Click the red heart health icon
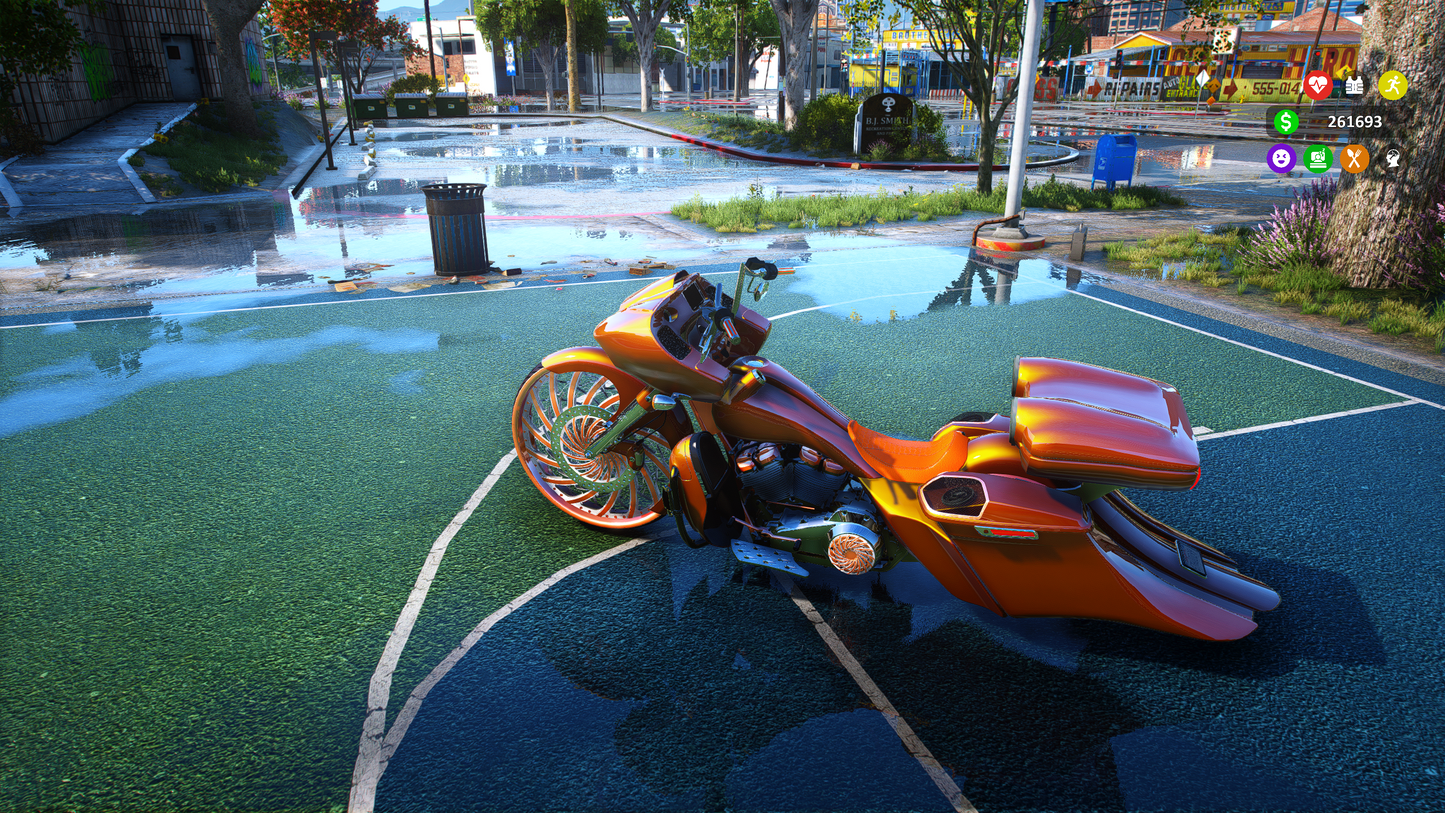The width and height of the screenshot is (1445, 813). coord(1317,86)
